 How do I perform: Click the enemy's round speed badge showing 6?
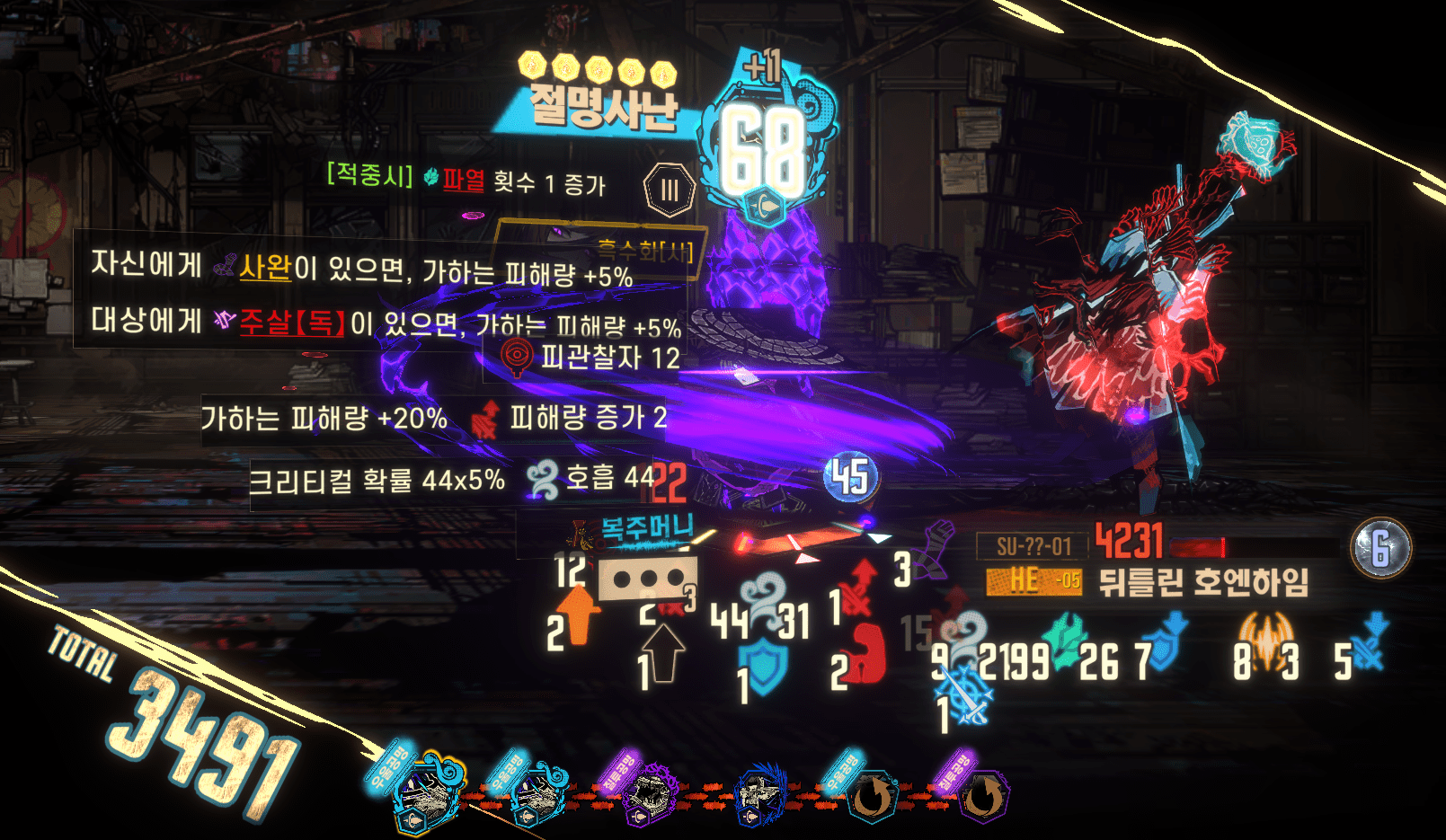1380,547
